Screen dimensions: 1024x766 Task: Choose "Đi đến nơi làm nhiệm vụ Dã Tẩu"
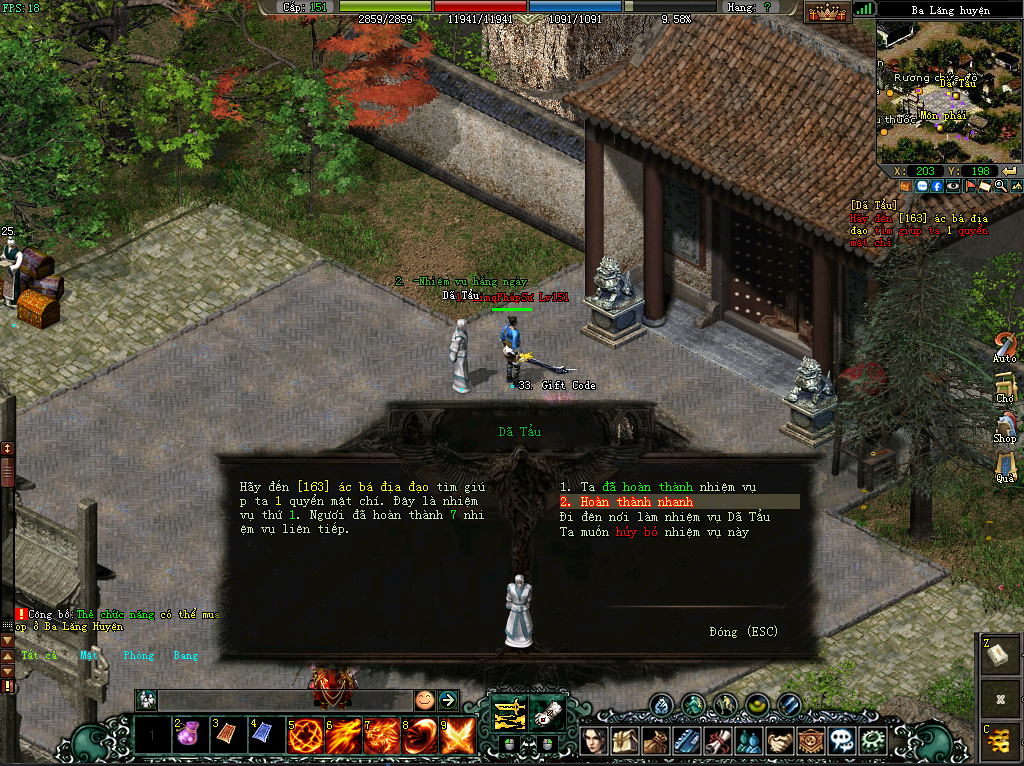[x=664, y=517]
